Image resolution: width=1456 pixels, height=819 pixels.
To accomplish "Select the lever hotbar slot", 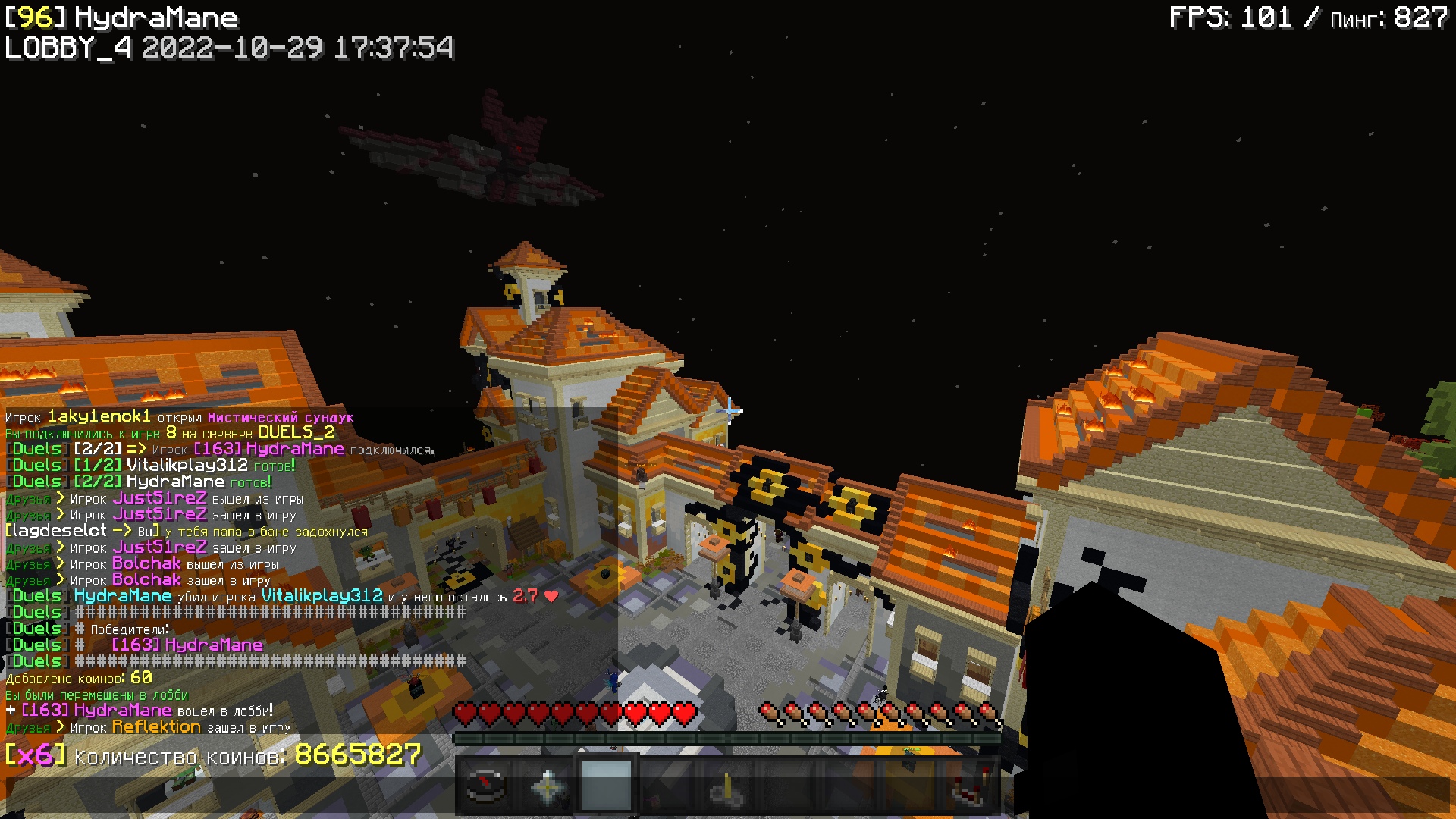I will pos(727,786).
